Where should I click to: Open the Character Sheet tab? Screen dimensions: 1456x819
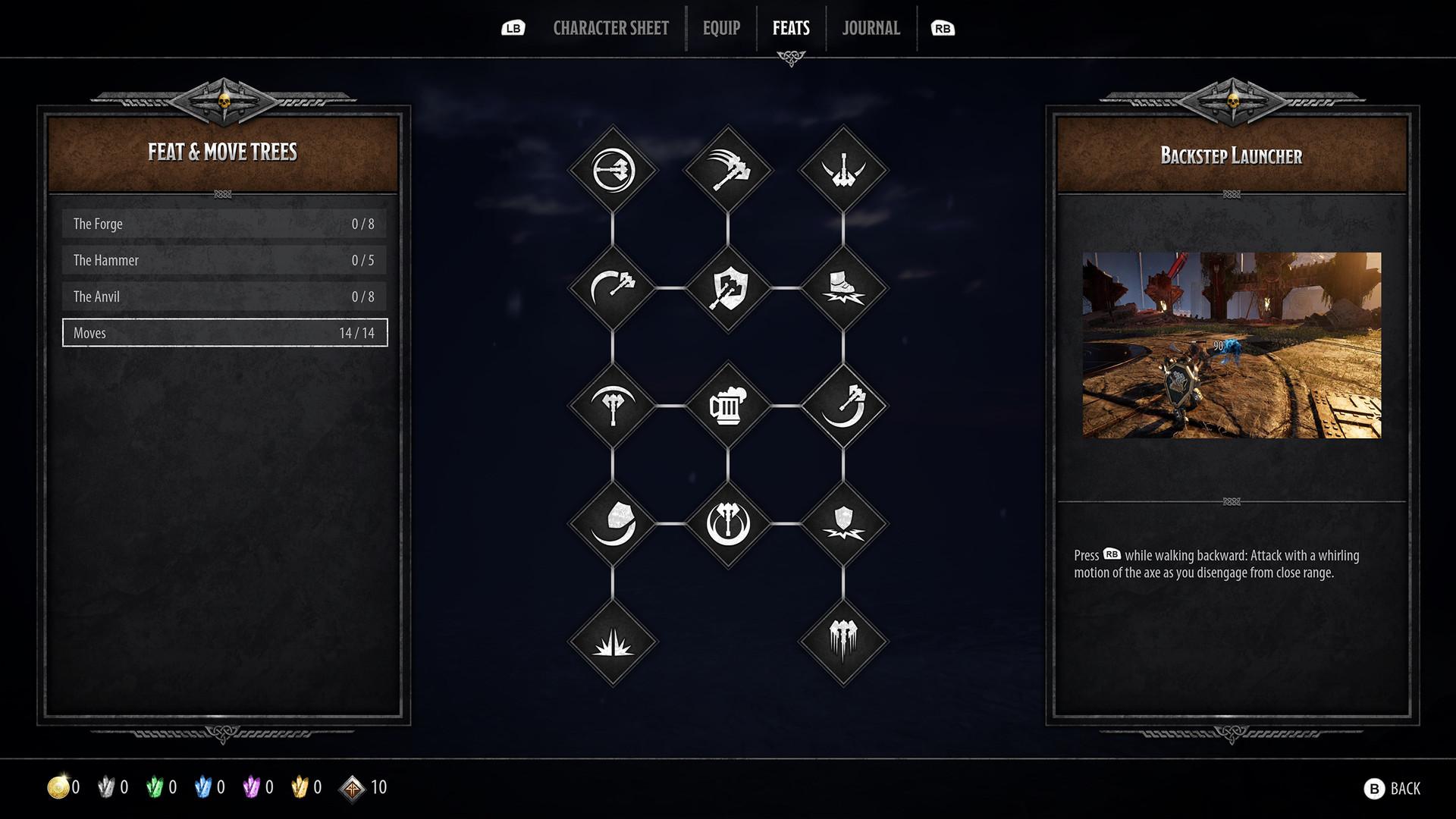coord(610,28)
